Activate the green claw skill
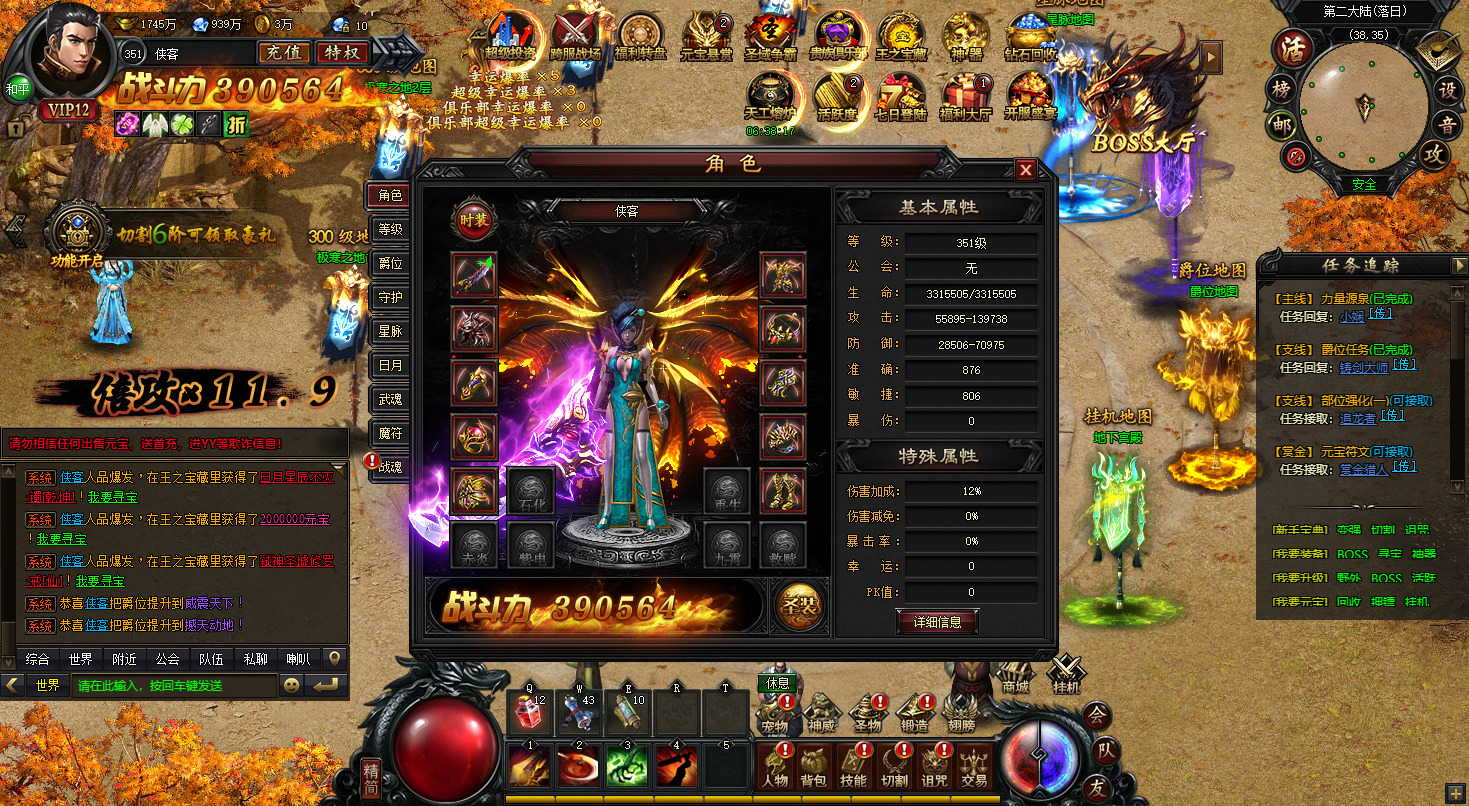The height and width of the screenshot is (806, 1469). (628, 764)
